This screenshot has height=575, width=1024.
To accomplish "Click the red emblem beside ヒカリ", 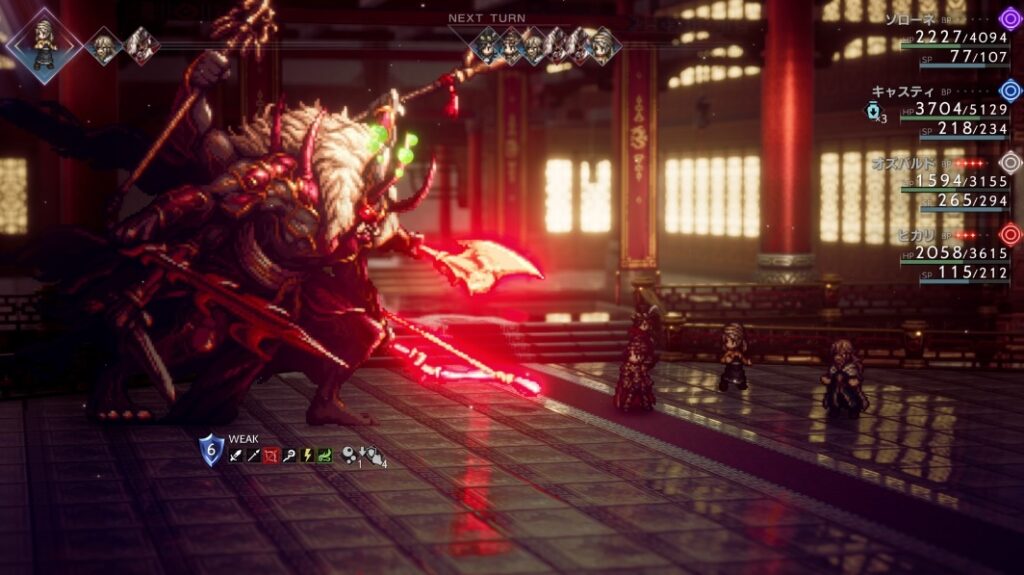I will pyautogui.click(x=1010, y=234).
